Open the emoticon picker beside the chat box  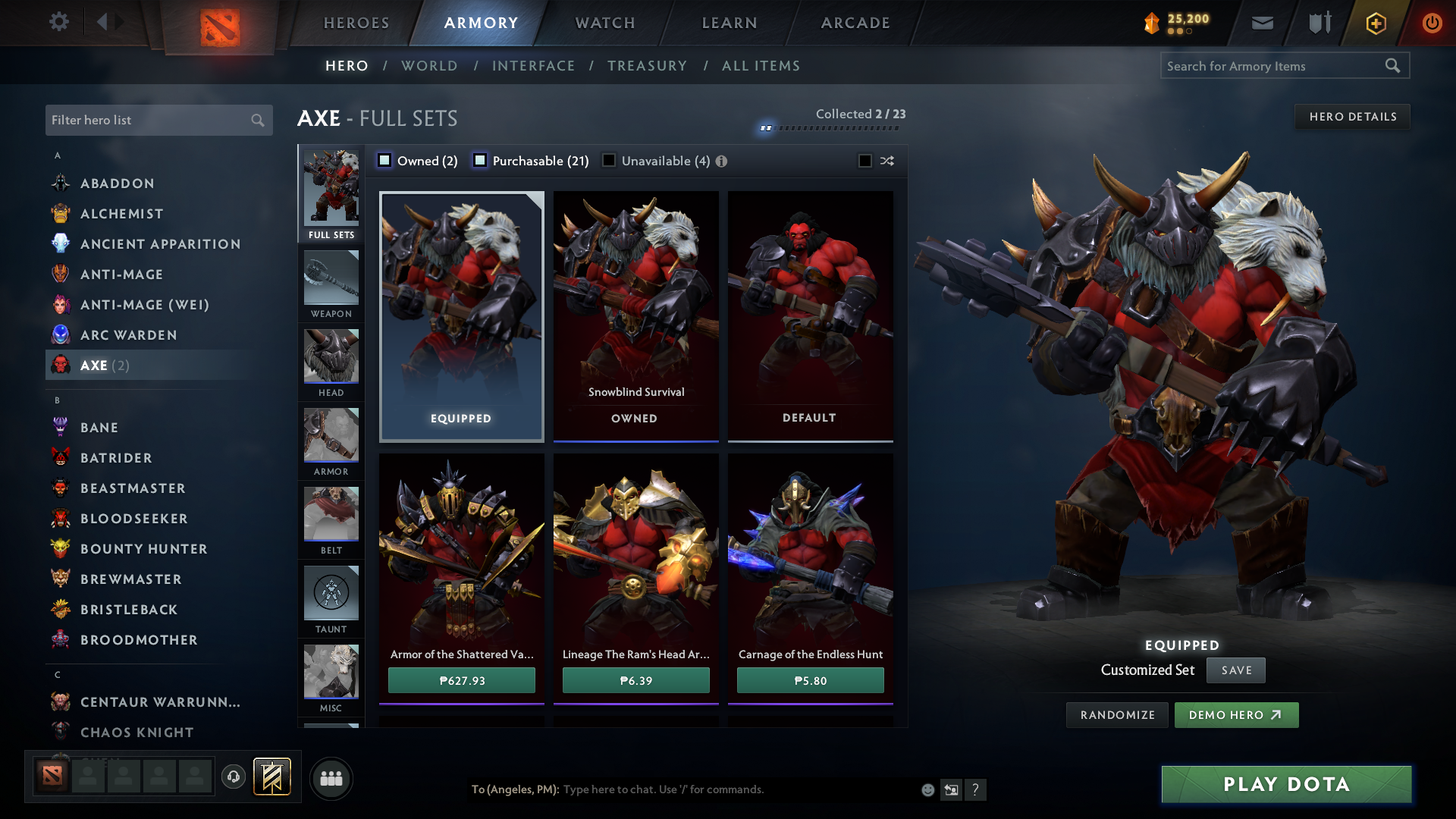pyautogui.click(x=927, y=789)
